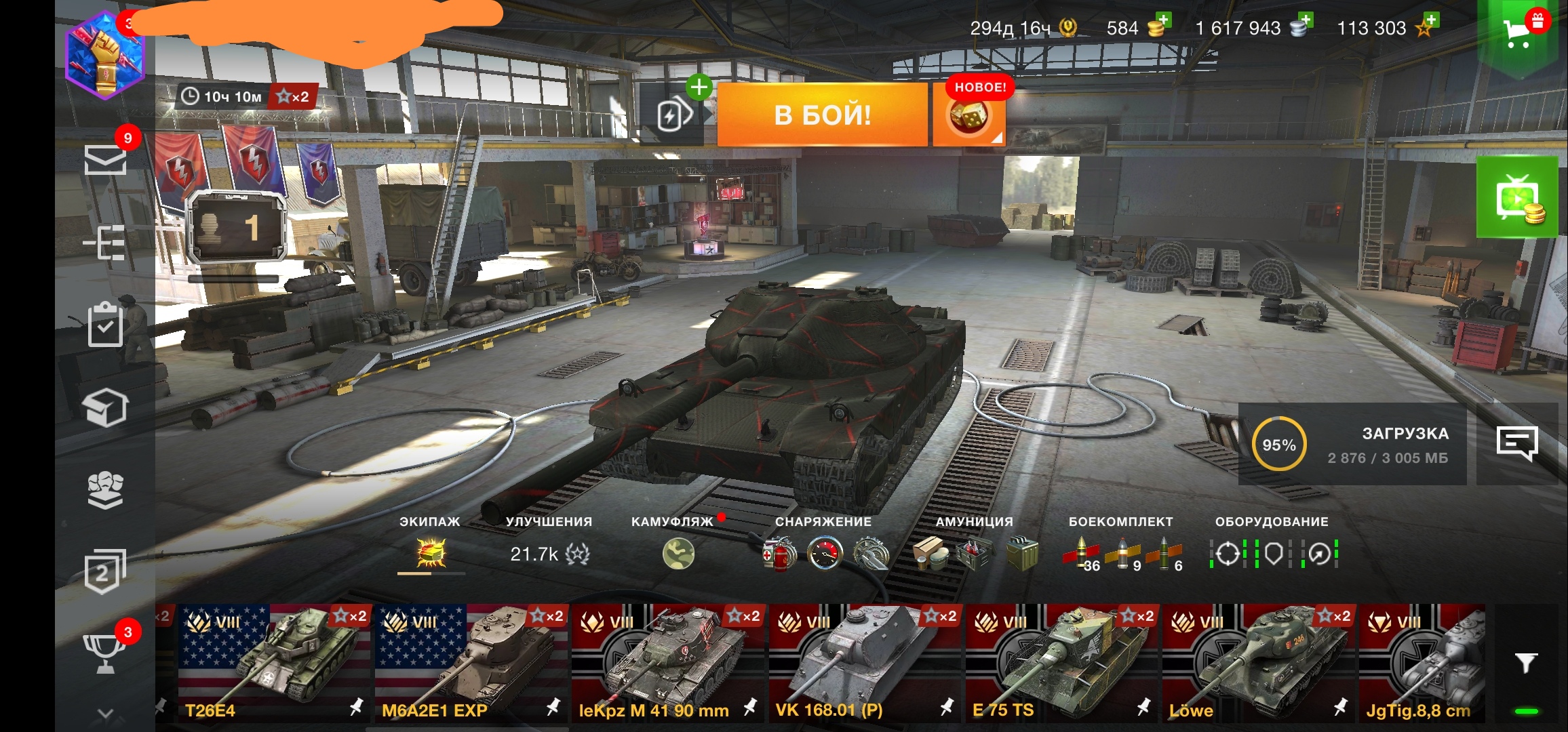Open the mail inbox envelope
Image resolution: width=1568 pixels, height=732 pixels.
pos(105,160)
